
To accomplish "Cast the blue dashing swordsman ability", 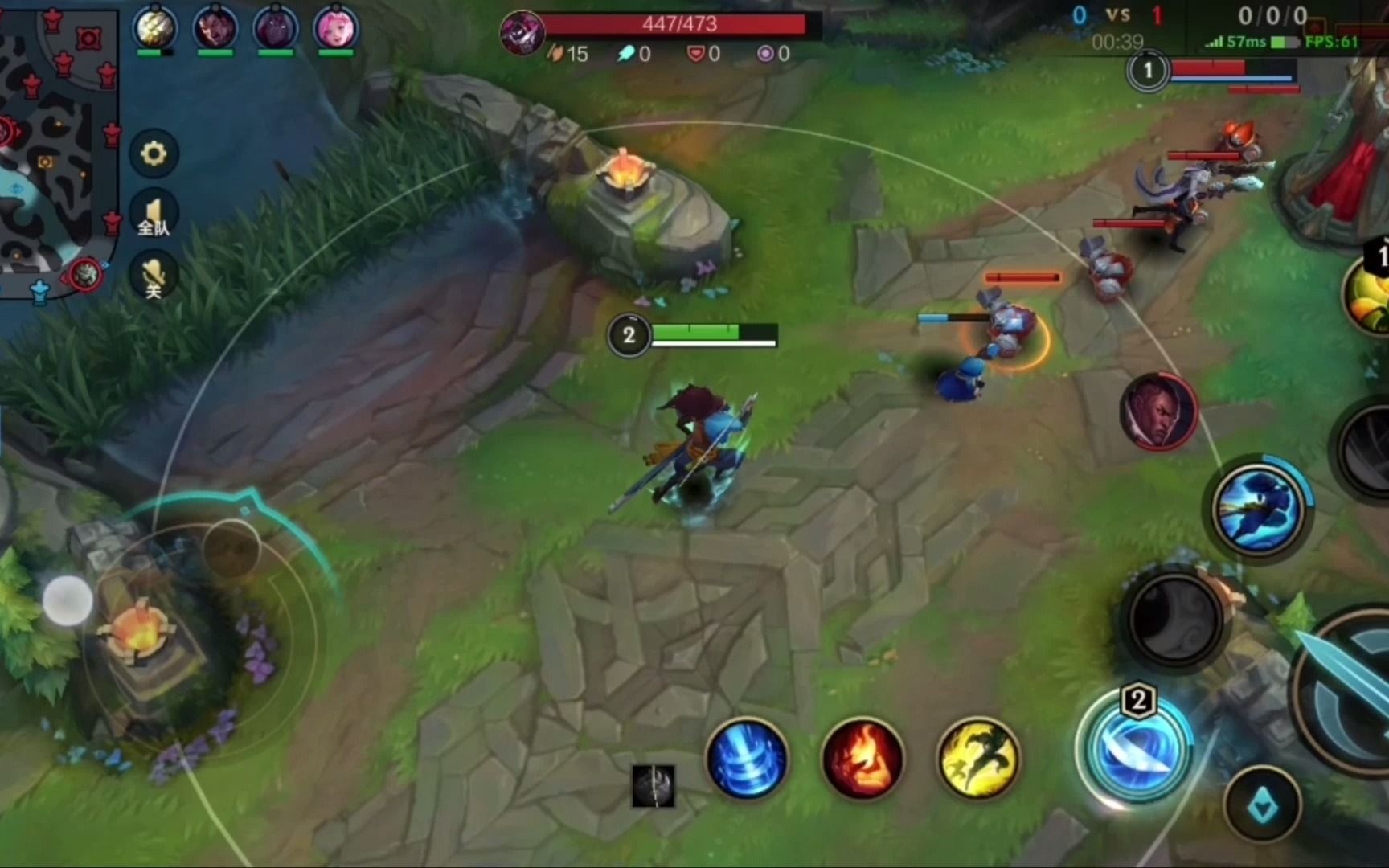I will point(1258,509).
